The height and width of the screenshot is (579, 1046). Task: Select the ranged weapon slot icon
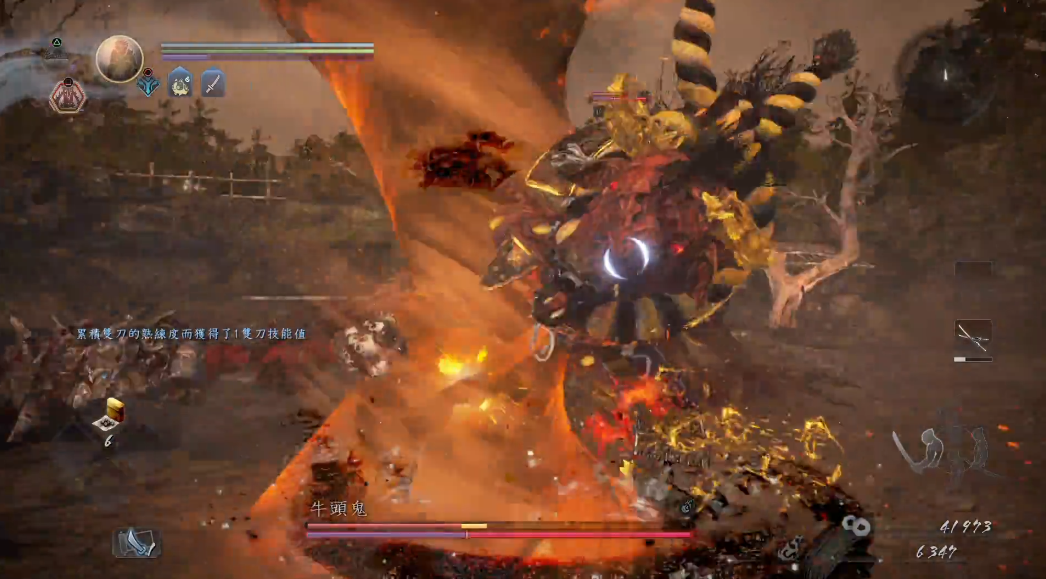click(972, 337)
